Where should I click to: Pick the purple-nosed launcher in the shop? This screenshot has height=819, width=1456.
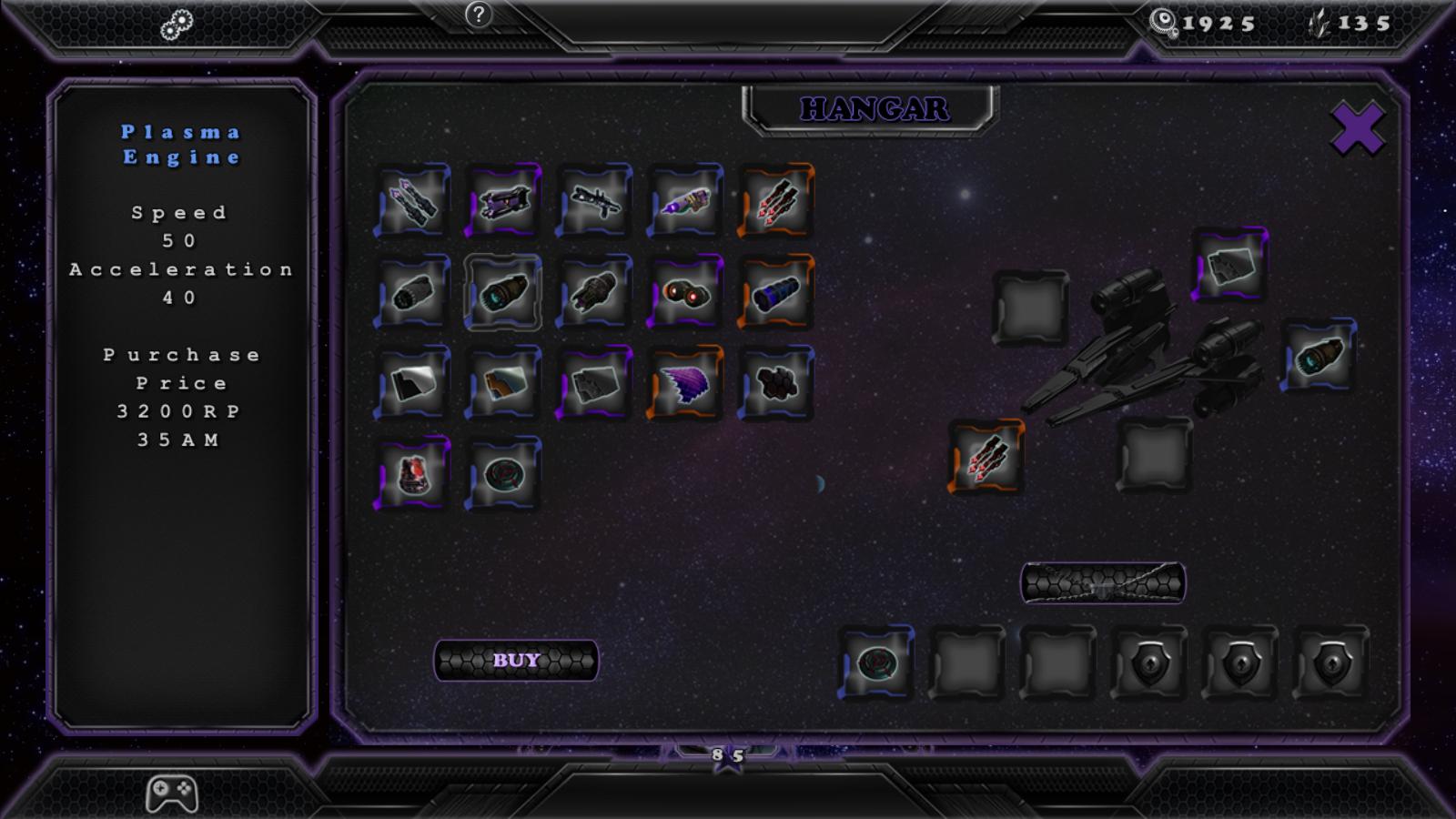click(685, 201)
